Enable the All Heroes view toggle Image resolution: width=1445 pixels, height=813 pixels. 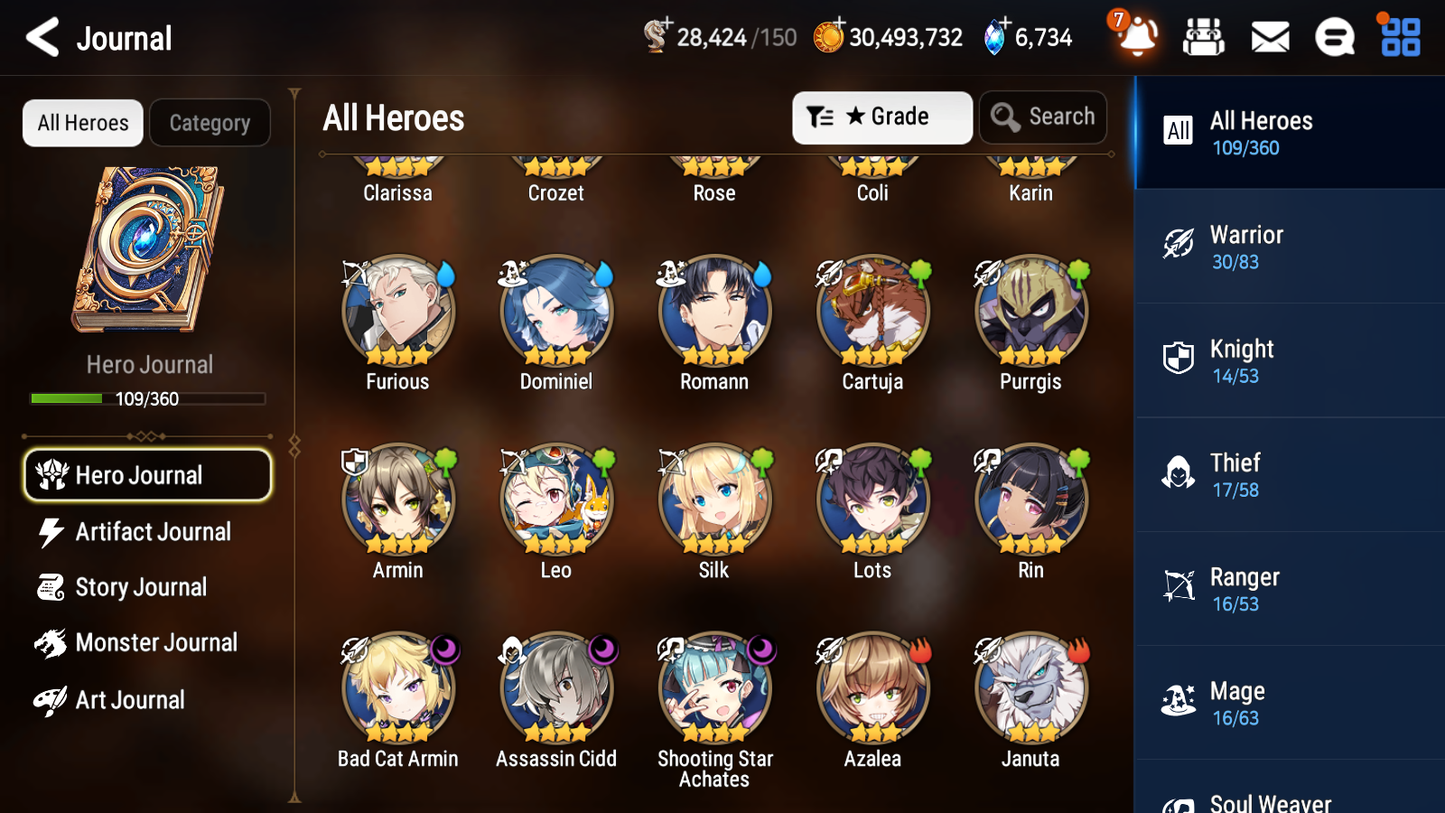(82, 122)
